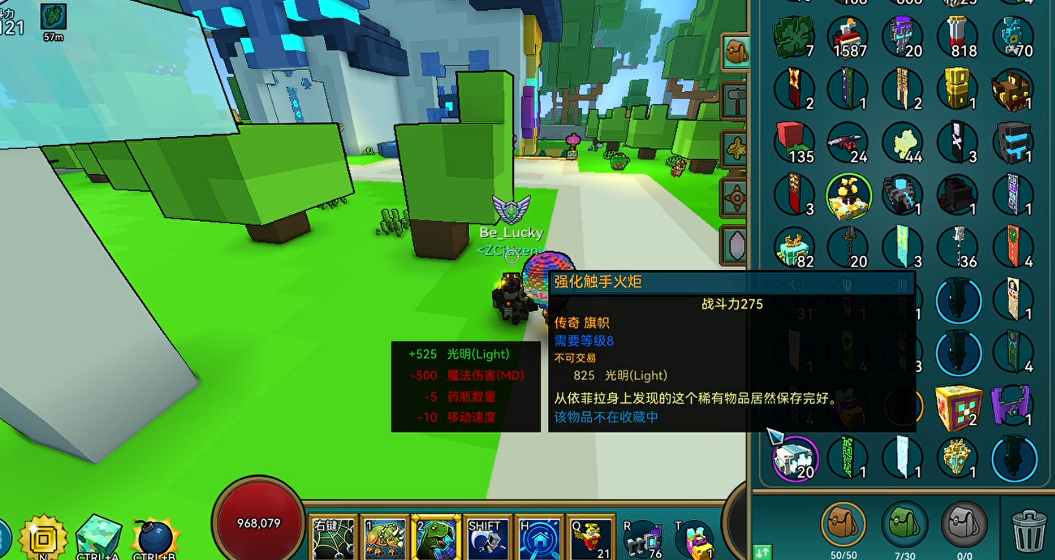Pick the golden totem item slot

(x=957, y=89)
